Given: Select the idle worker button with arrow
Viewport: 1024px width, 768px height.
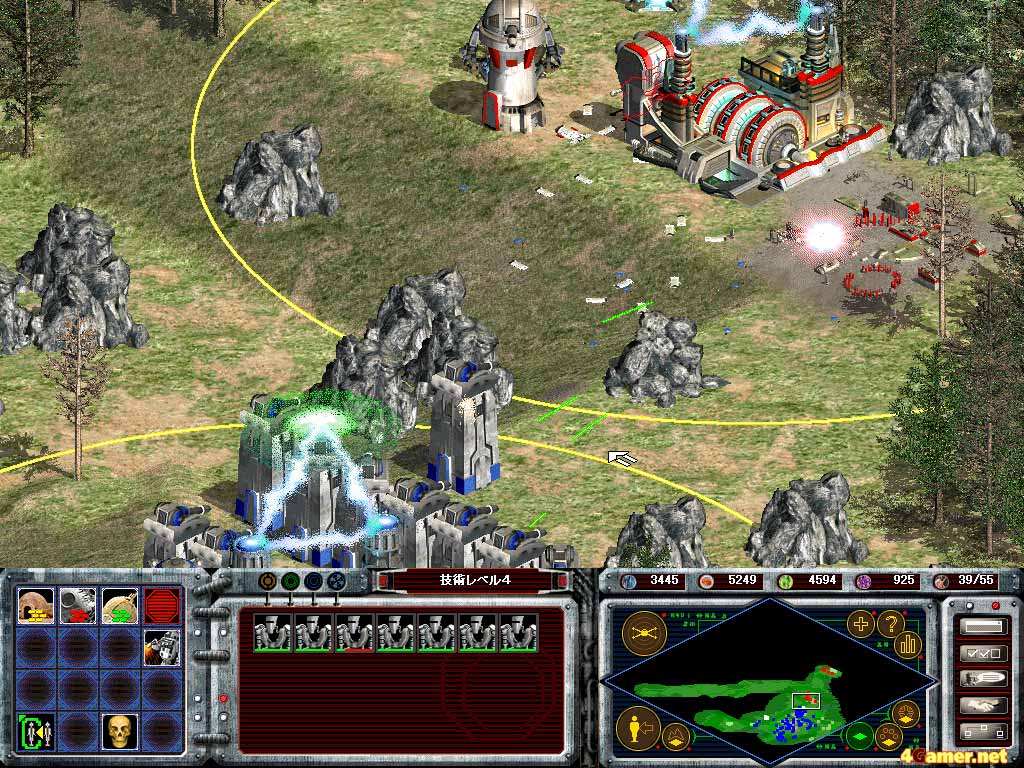Looking at the screenshot, I should tap(637, 728).
